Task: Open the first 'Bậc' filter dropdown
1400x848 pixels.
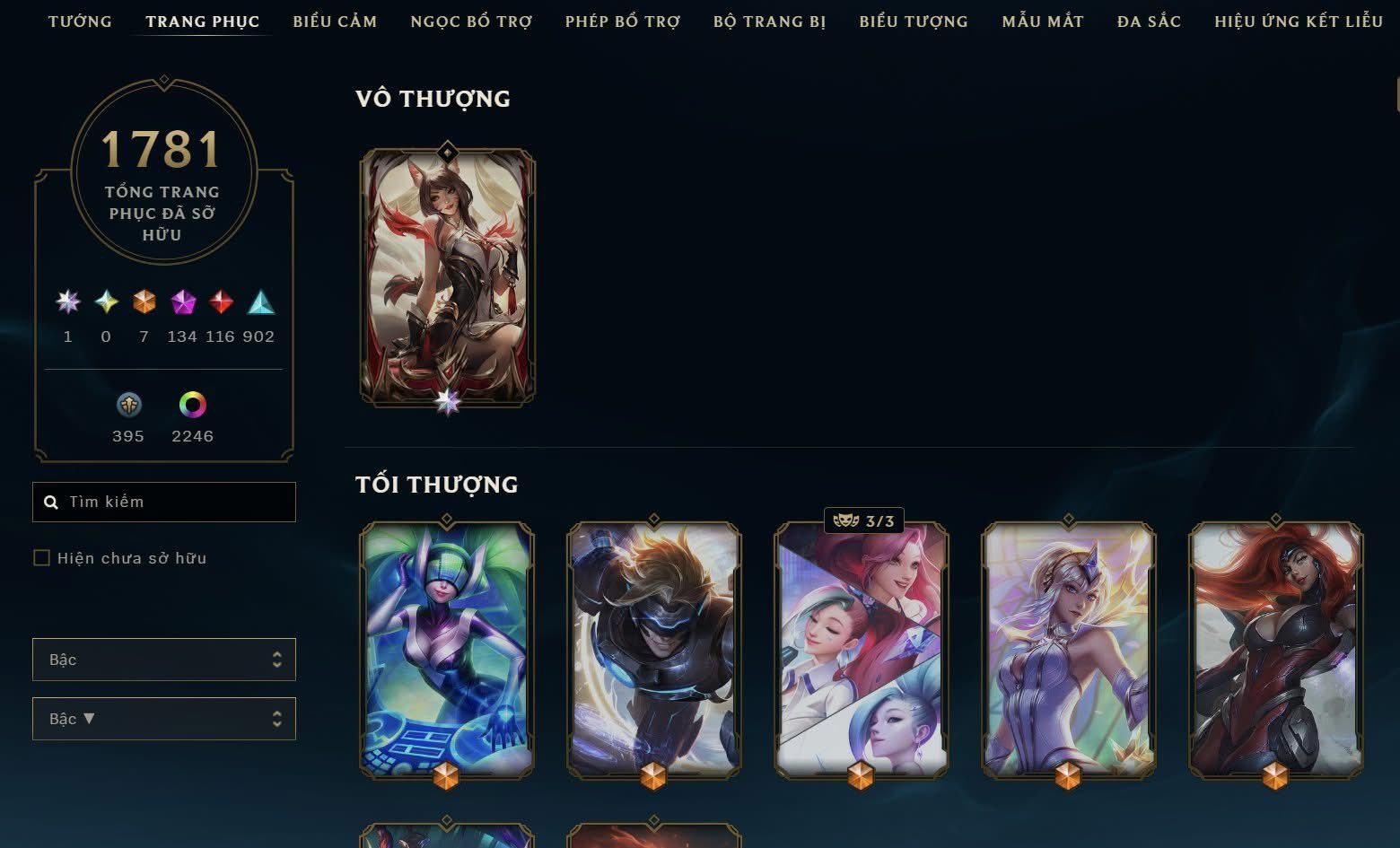Action: pyautogui.click(x=164, y=659)
